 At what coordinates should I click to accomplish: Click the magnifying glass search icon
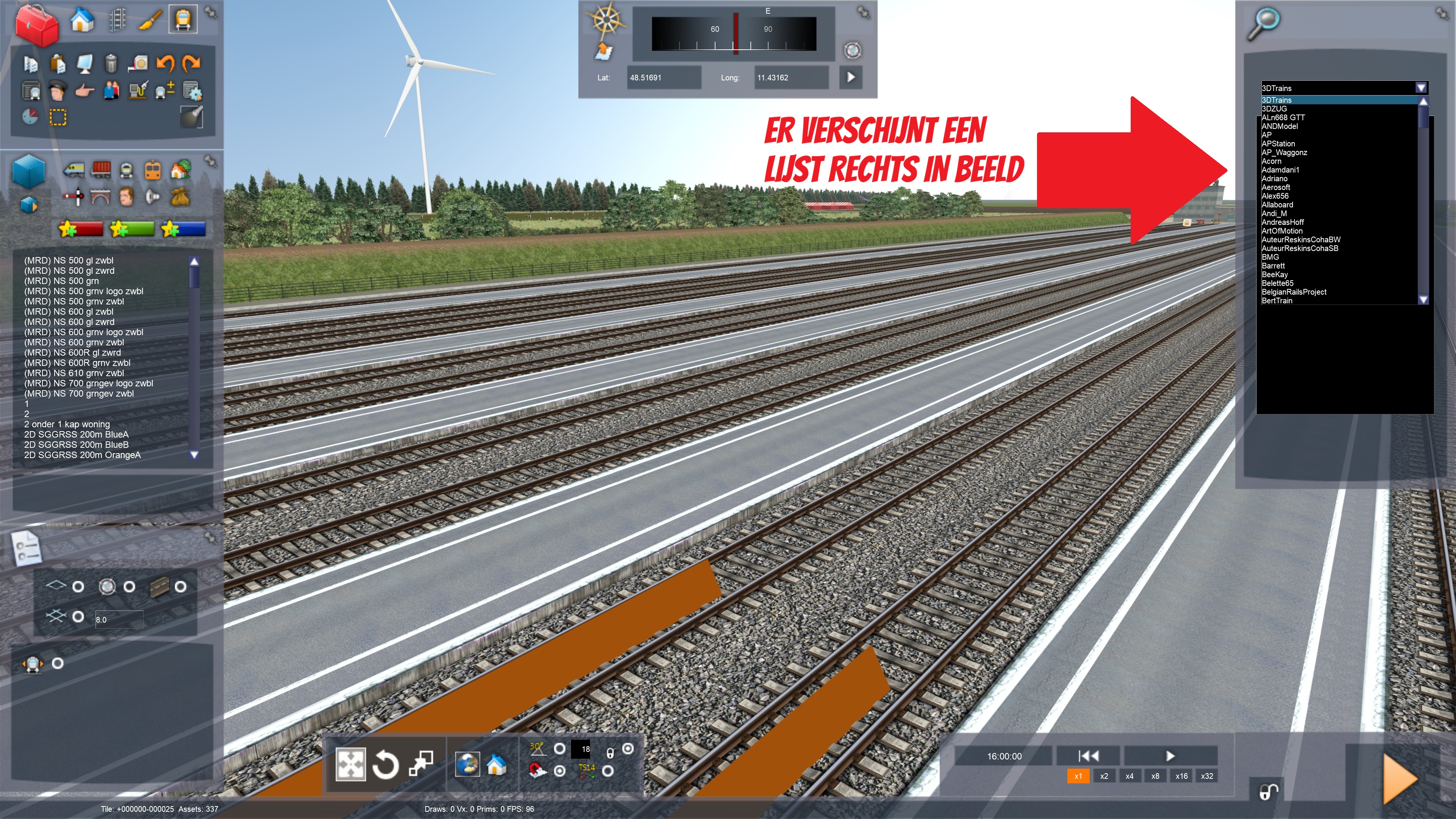pyautogui.click(x=1263, y=24)
